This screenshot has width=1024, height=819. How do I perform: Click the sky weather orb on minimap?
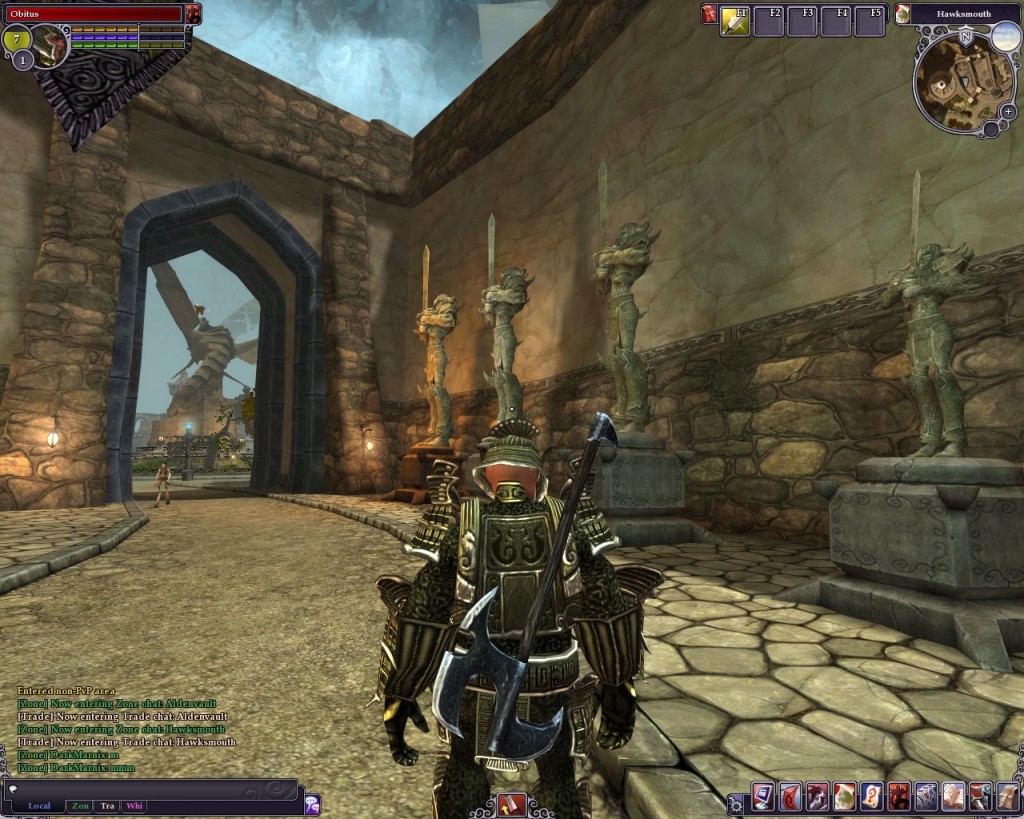click(1005, 38)
